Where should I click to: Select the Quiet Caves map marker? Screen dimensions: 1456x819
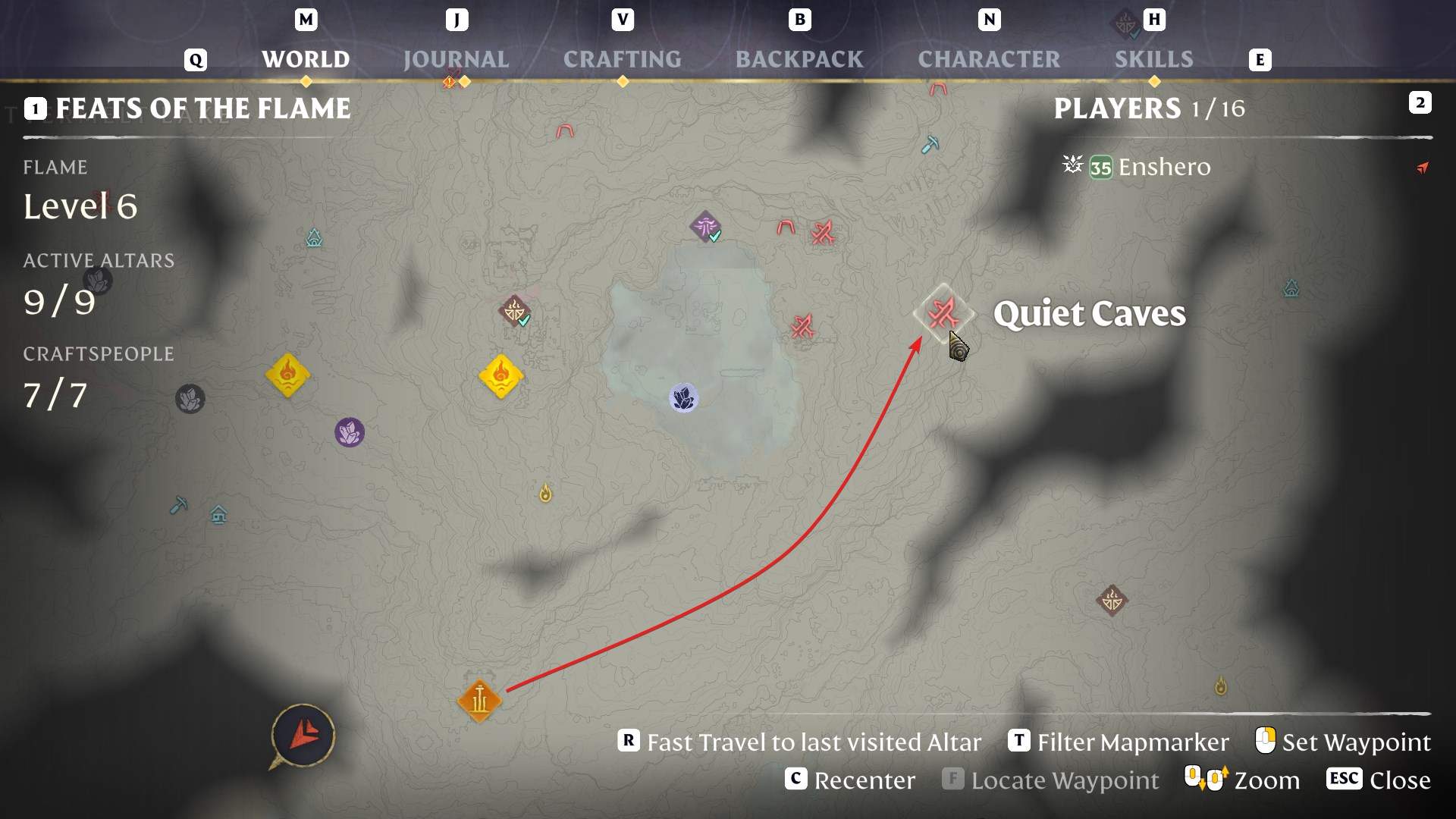[x=943, y=312]
